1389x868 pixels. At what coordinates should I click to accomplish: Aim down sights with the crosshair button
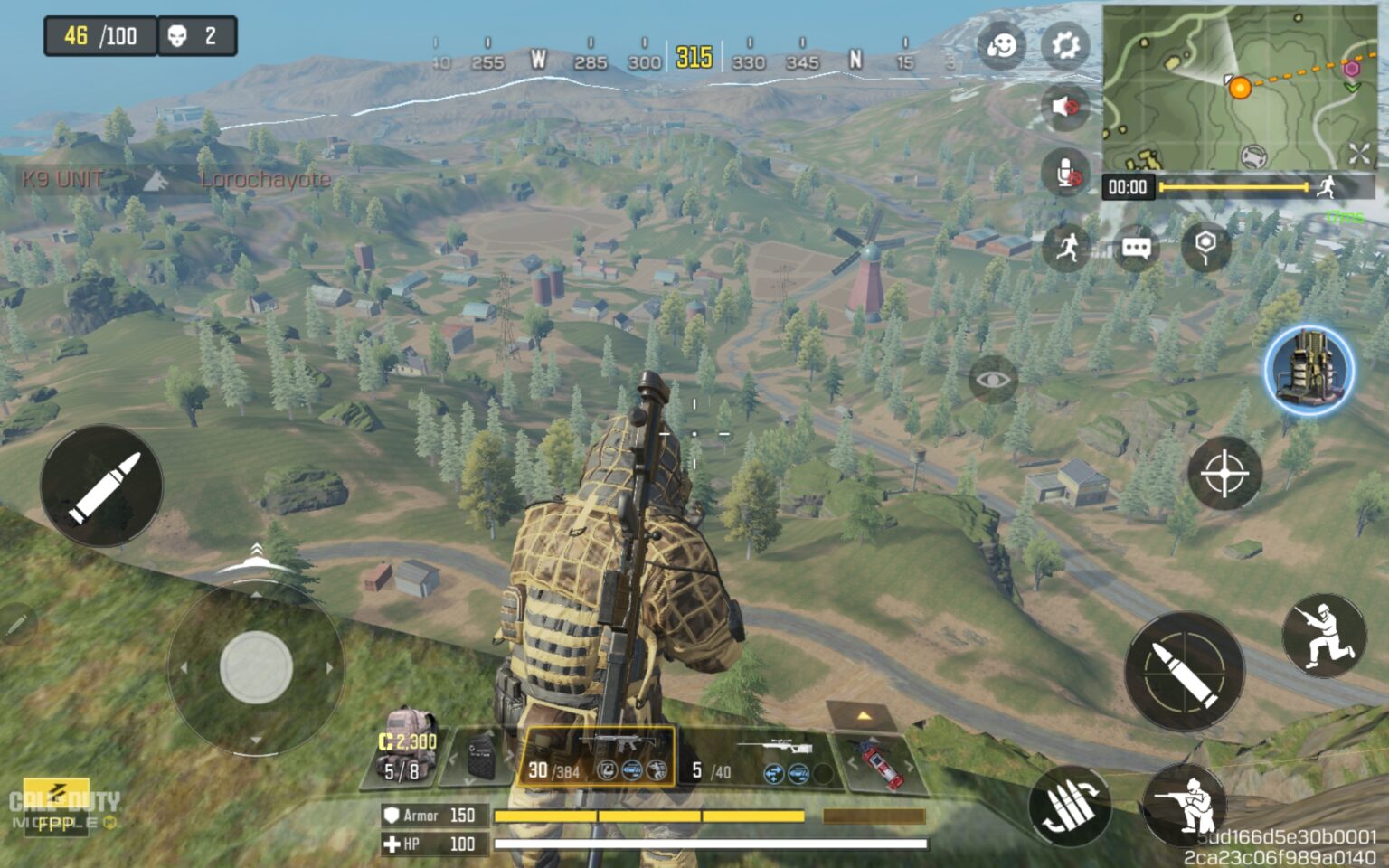1225,475
